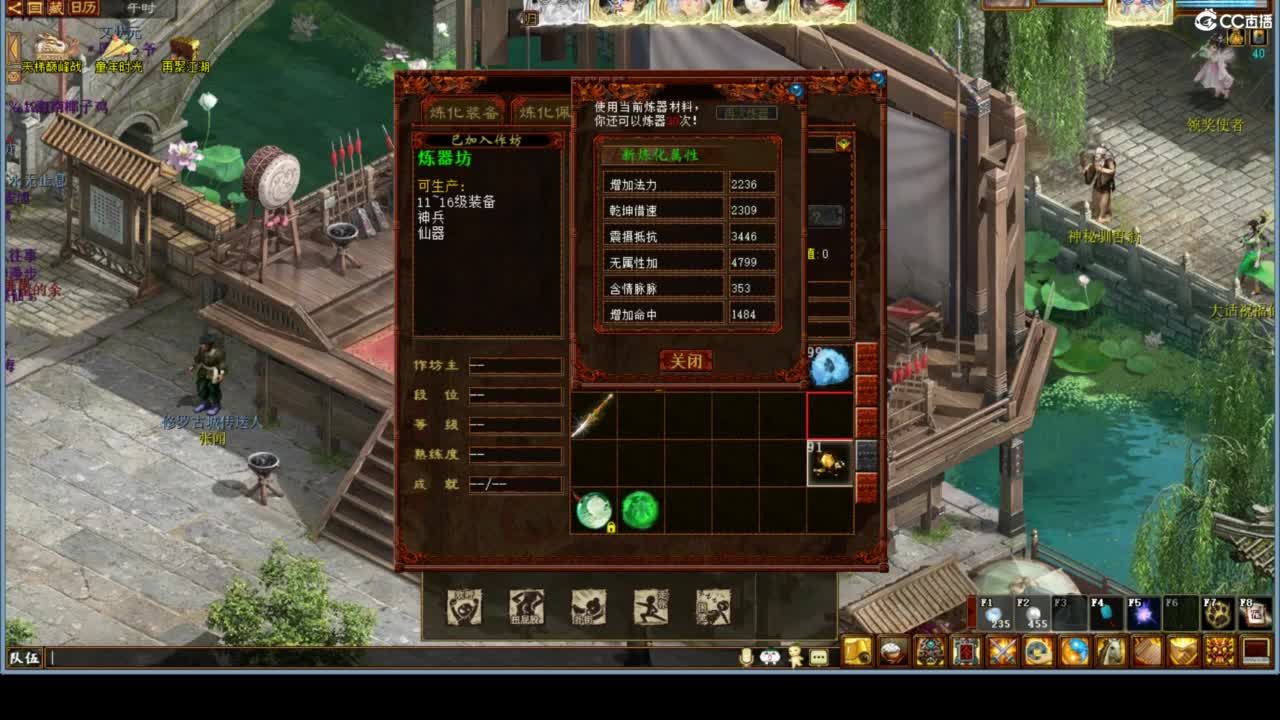Toggle the padlock on the green orb item

click(x=611, y=528)
